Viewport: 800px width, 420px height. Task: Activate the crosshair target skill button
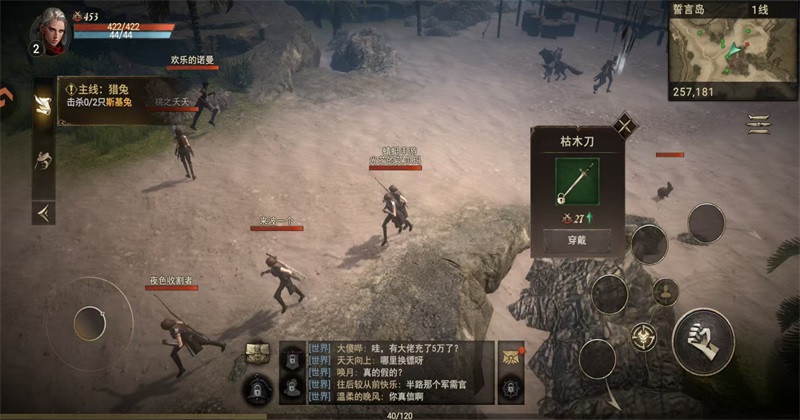[641, 336]
